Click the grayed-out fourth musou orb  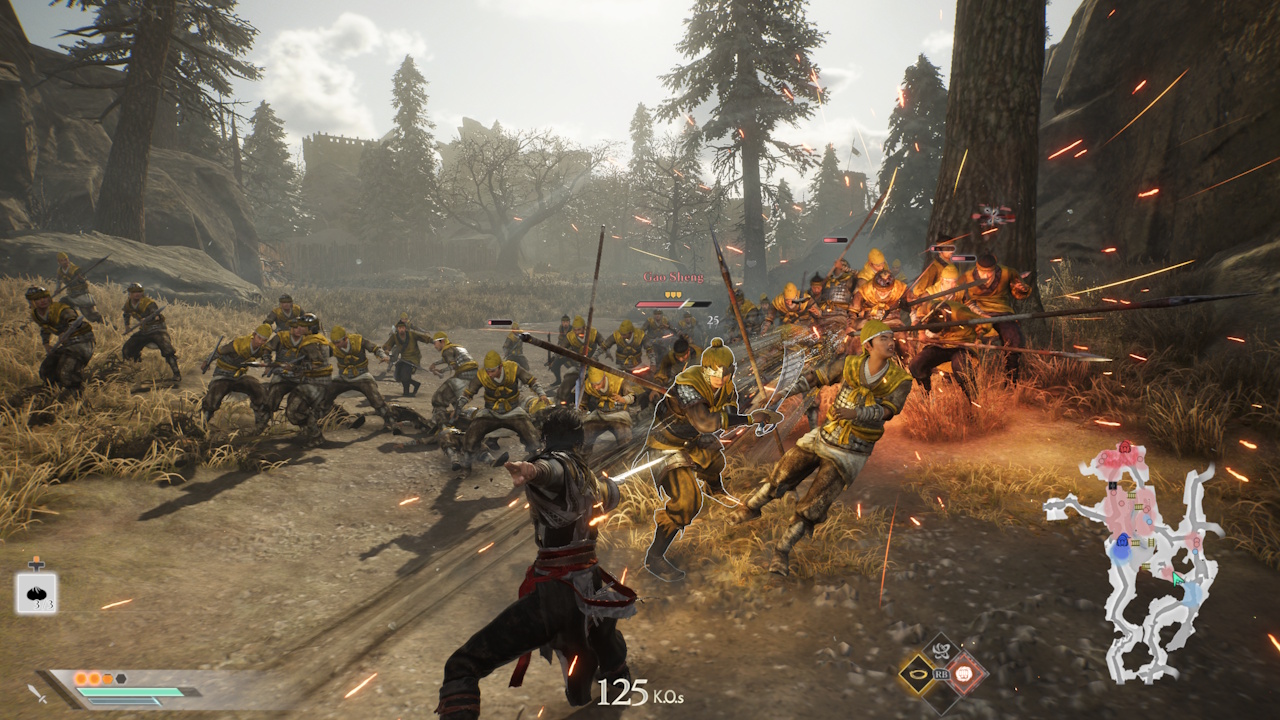[x=120, y=678]
